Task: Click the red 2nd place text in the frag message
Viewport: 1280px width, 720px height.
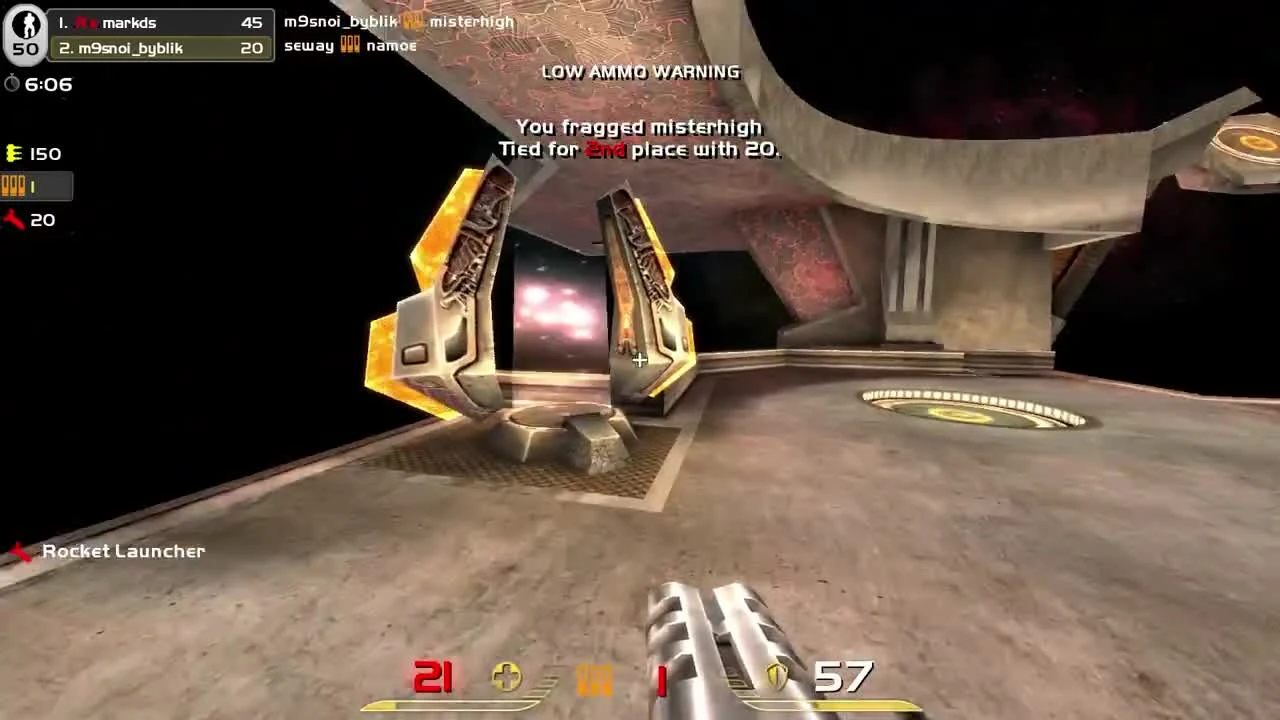Action: (x=606, y=149)
